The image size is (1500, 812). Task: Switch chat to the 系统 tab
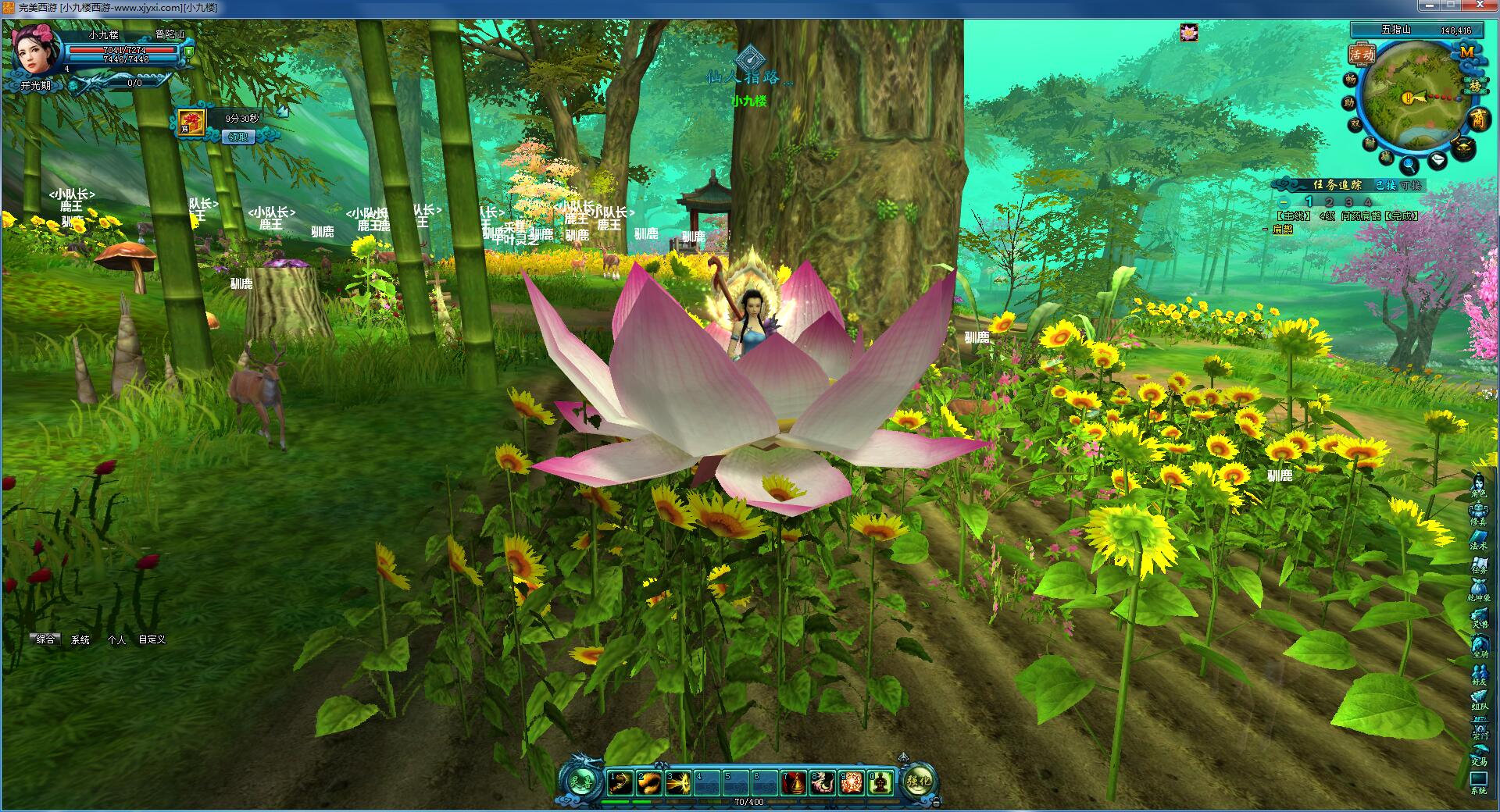click(x=80, y=639)
